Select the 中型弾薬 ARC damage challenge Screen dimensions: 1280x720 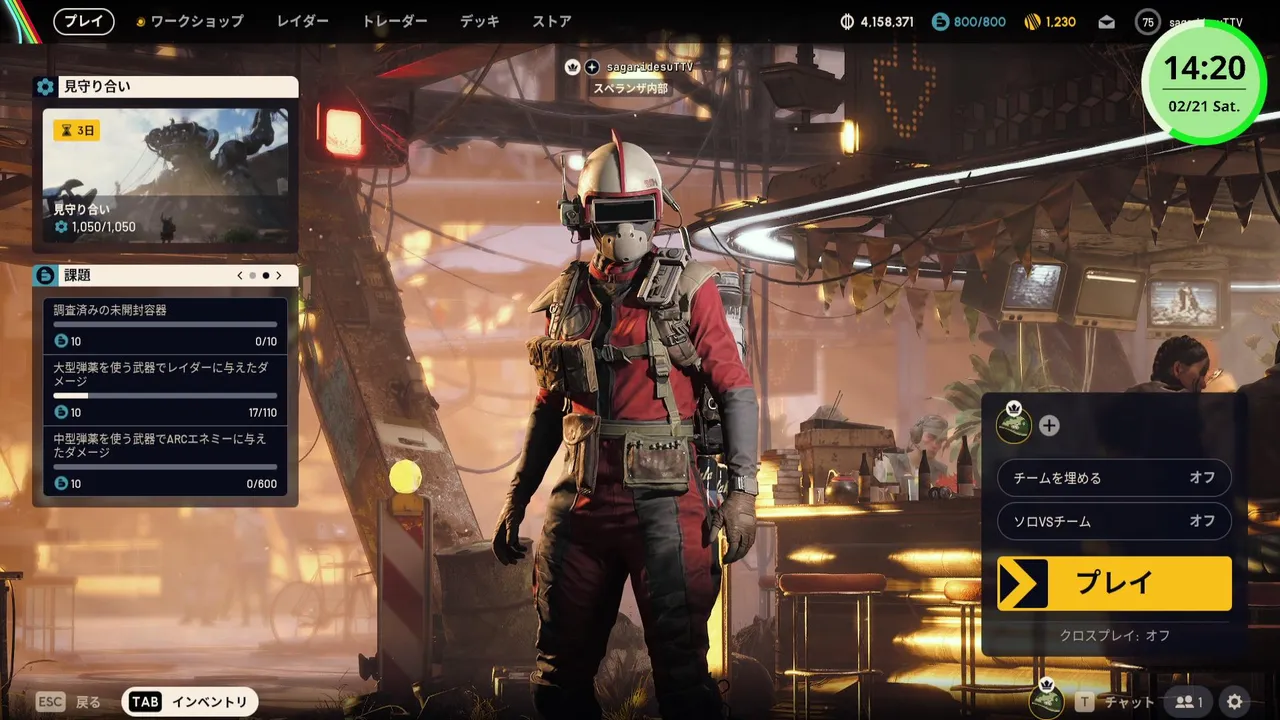pos(165,460)
